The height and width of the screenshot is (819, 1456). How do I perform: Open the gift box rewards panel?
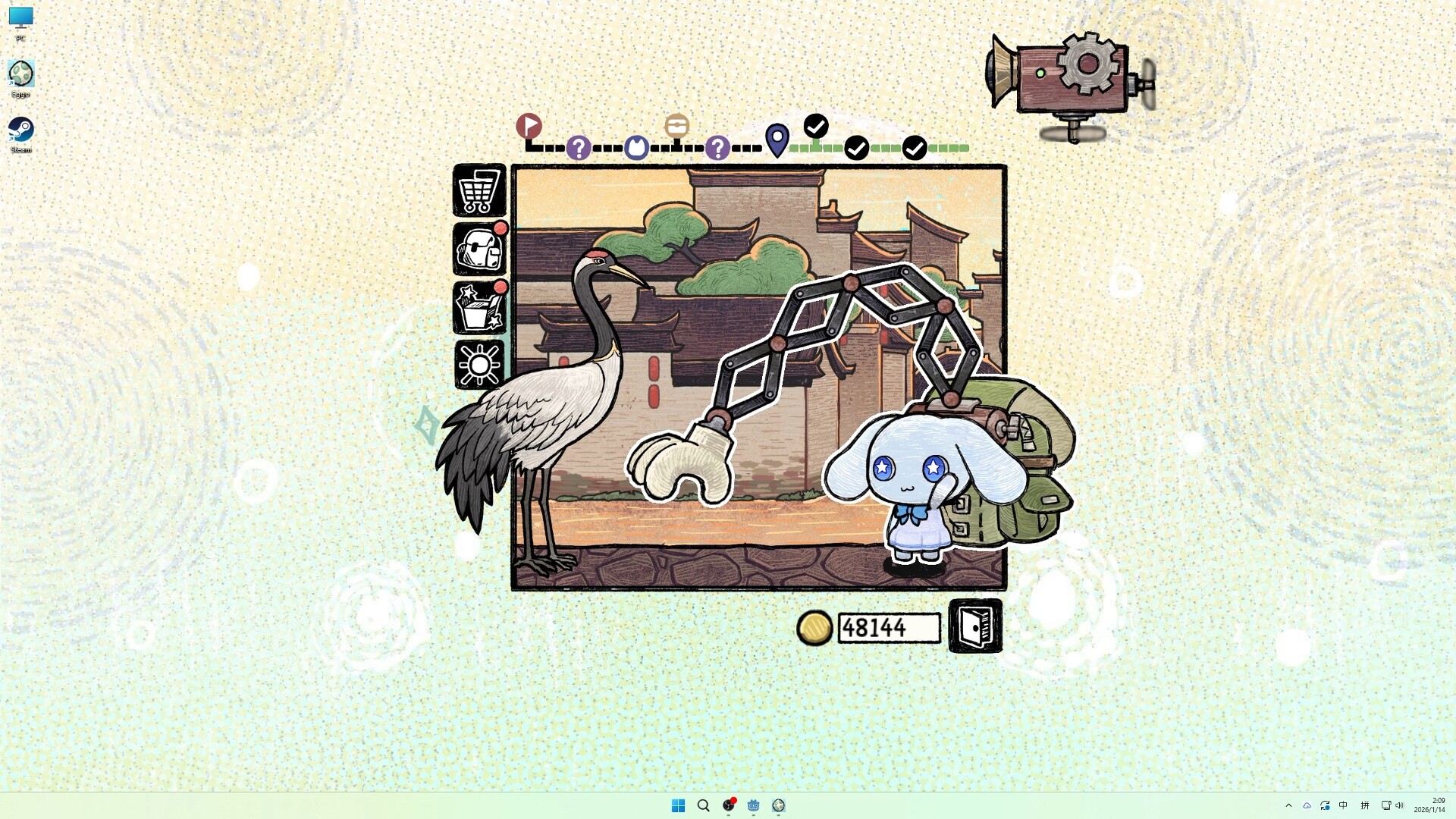tap(479, 307)
